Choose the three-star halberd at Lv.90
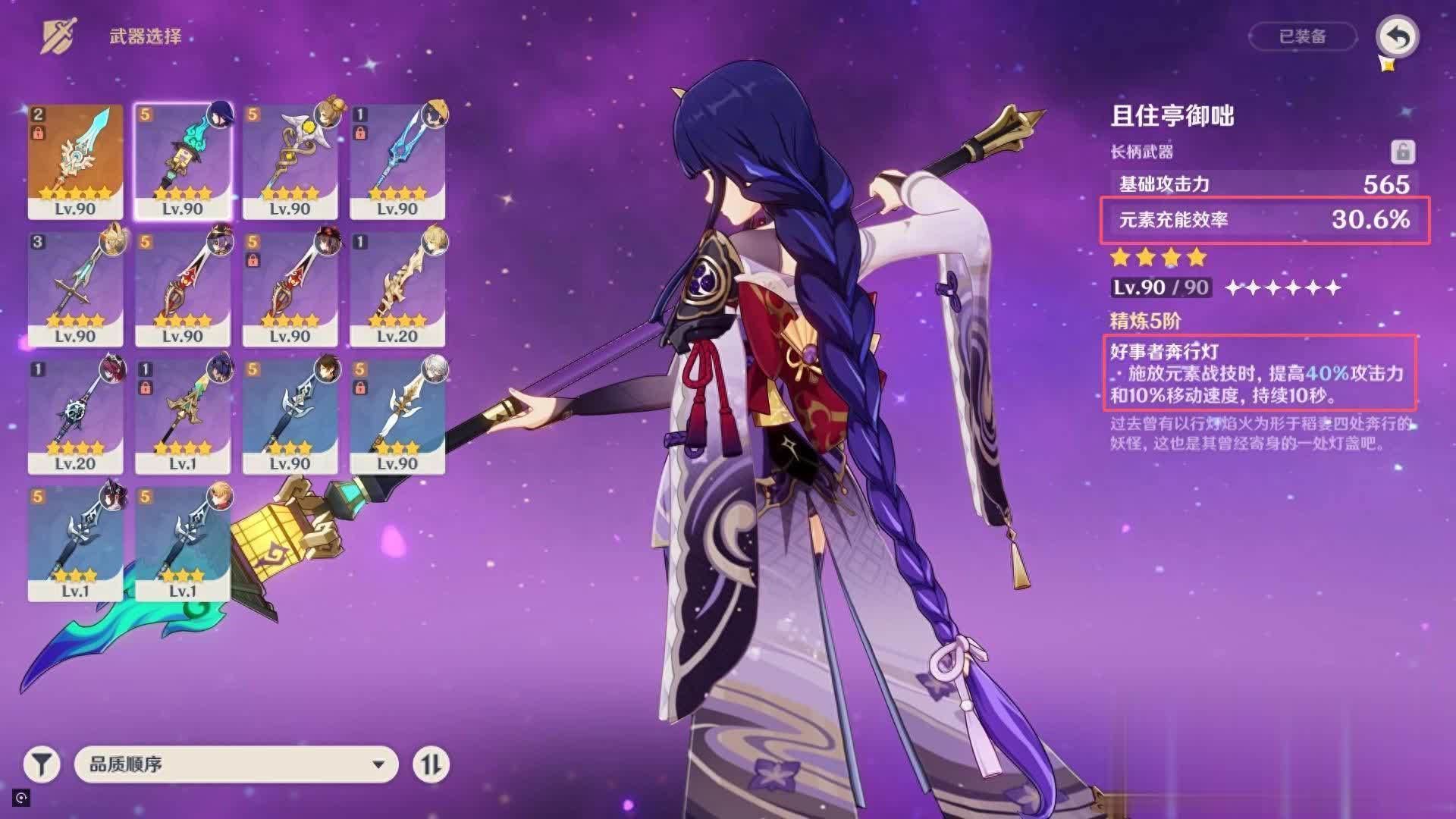This screenshot has height=819, width=1456. click(x=290, y=416)
